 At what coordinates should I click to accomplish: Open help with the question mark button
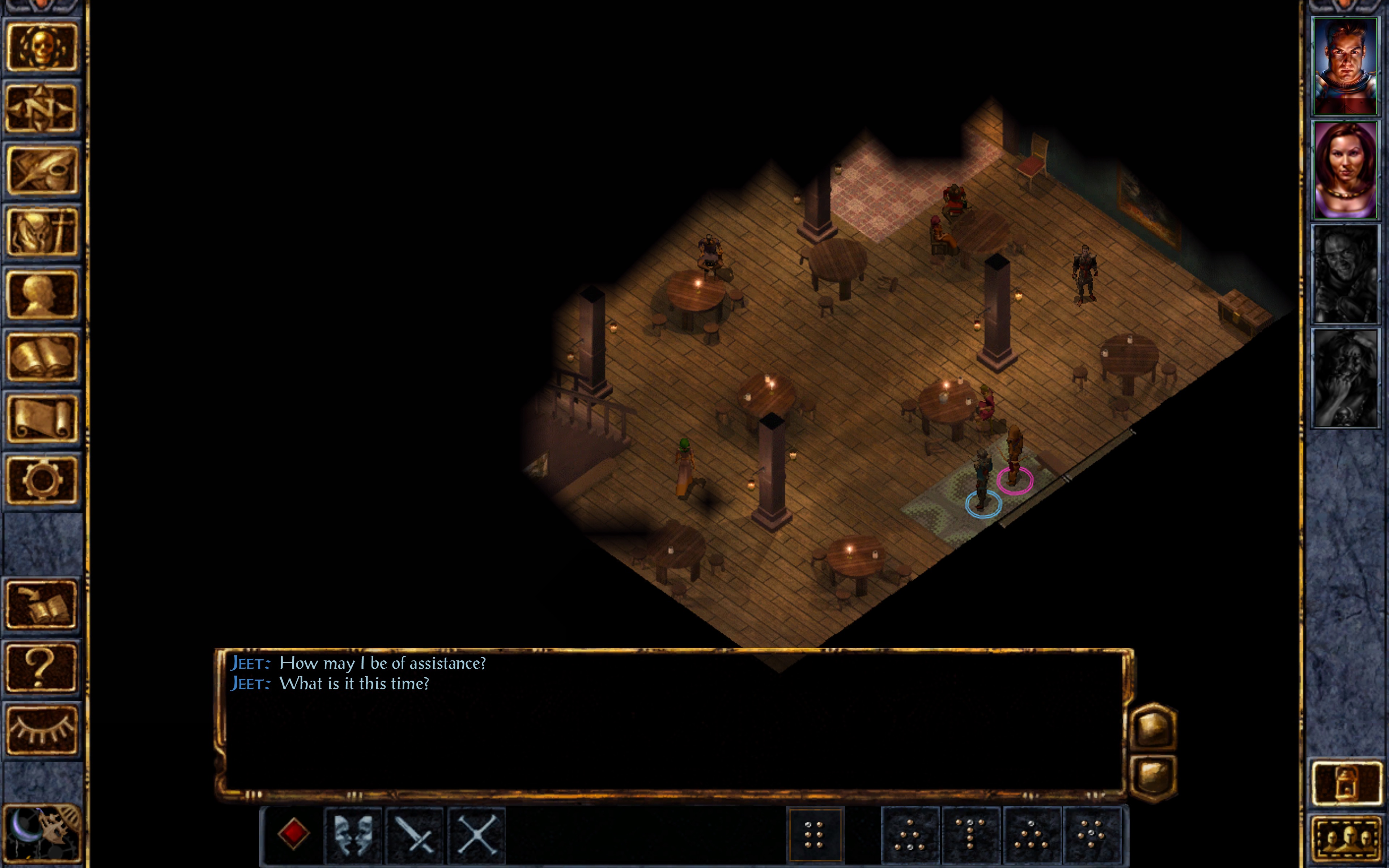tap(41, 667)
